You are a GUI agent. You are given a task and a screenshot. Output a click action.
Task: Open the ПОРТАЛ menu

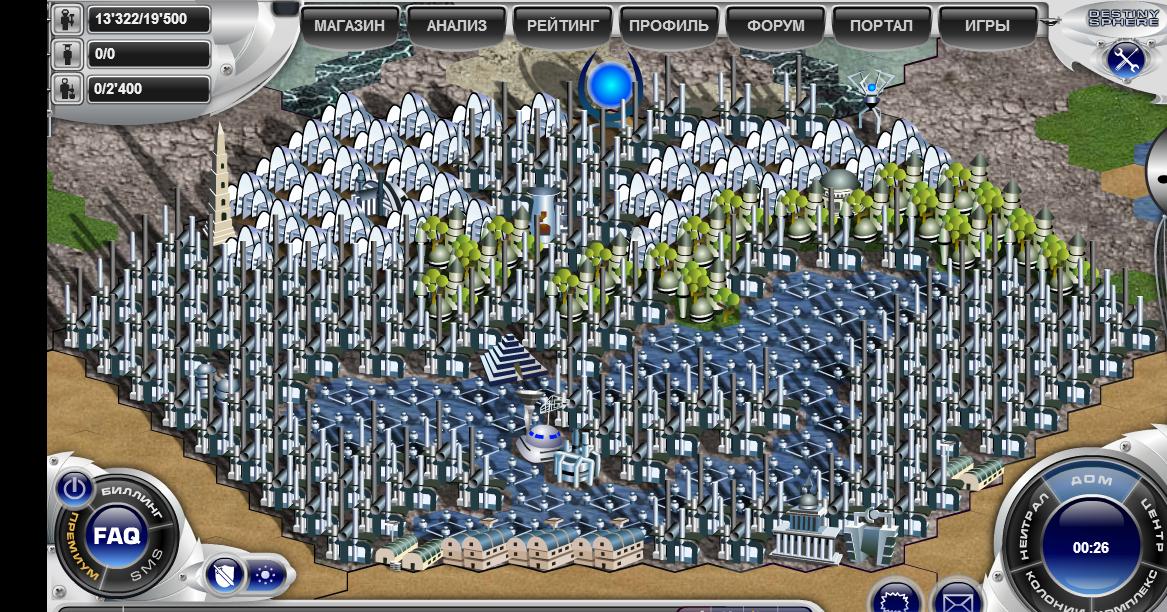coord(881,26)
